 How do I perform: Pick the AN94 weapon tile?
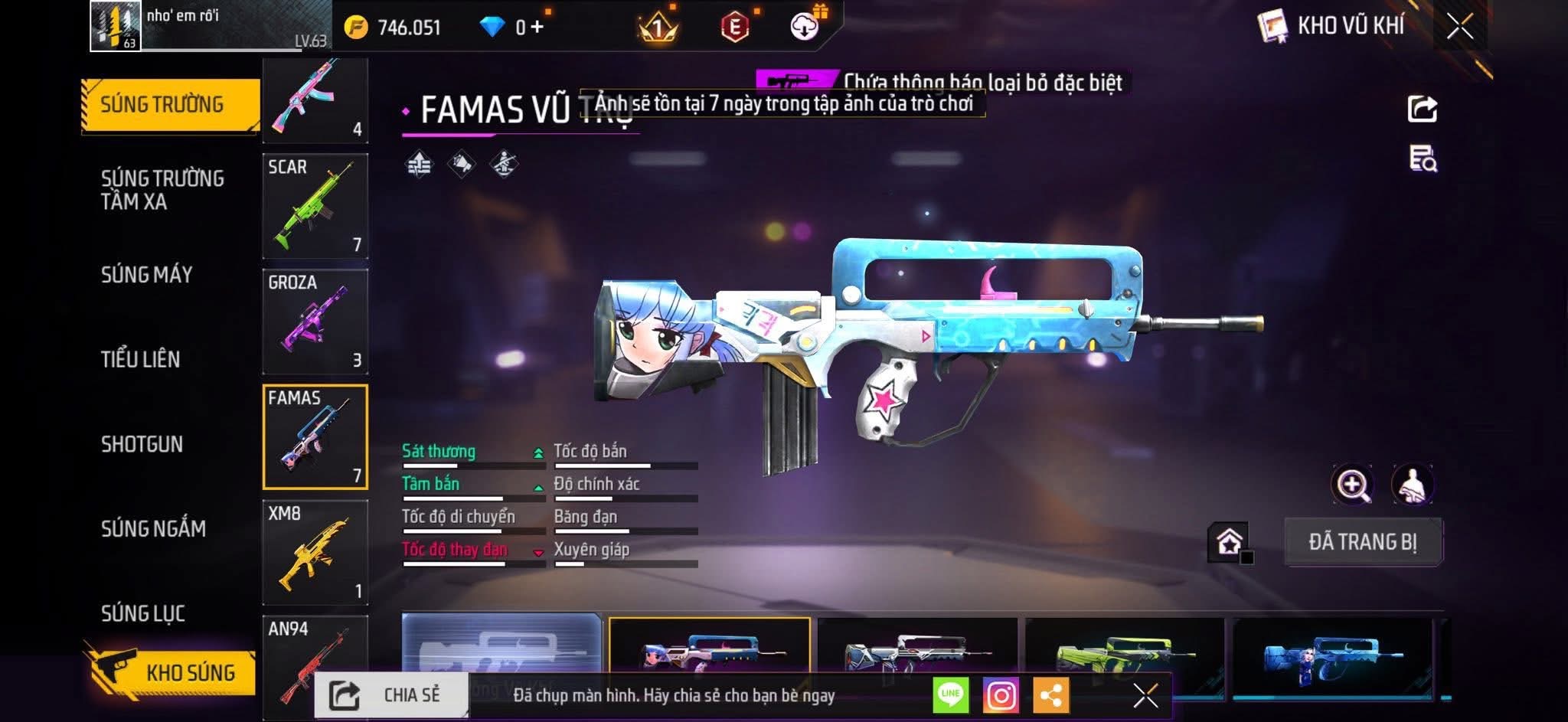tap(315, 662)
